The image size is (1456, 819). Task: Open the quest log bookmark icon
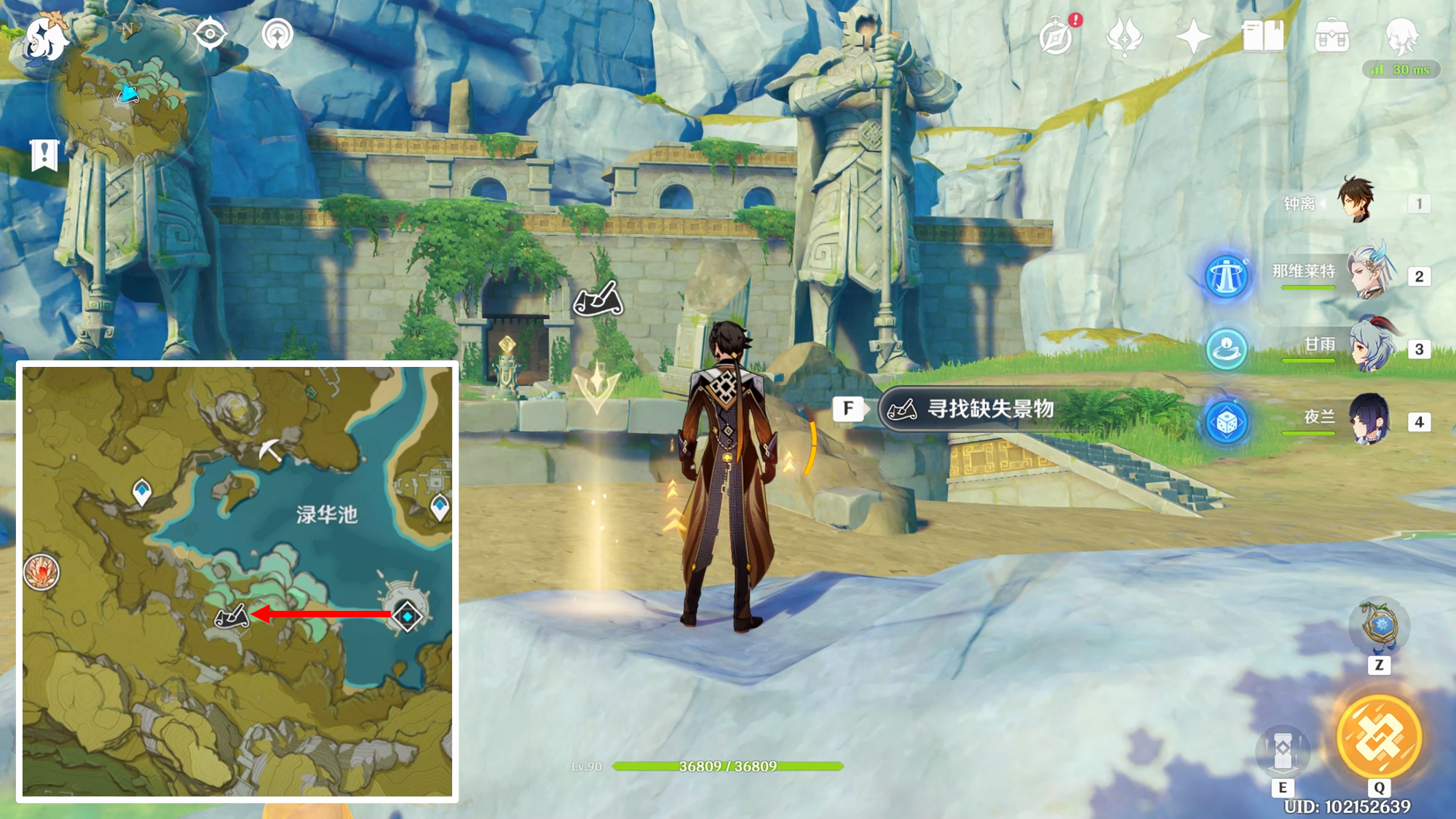[44, 154]
